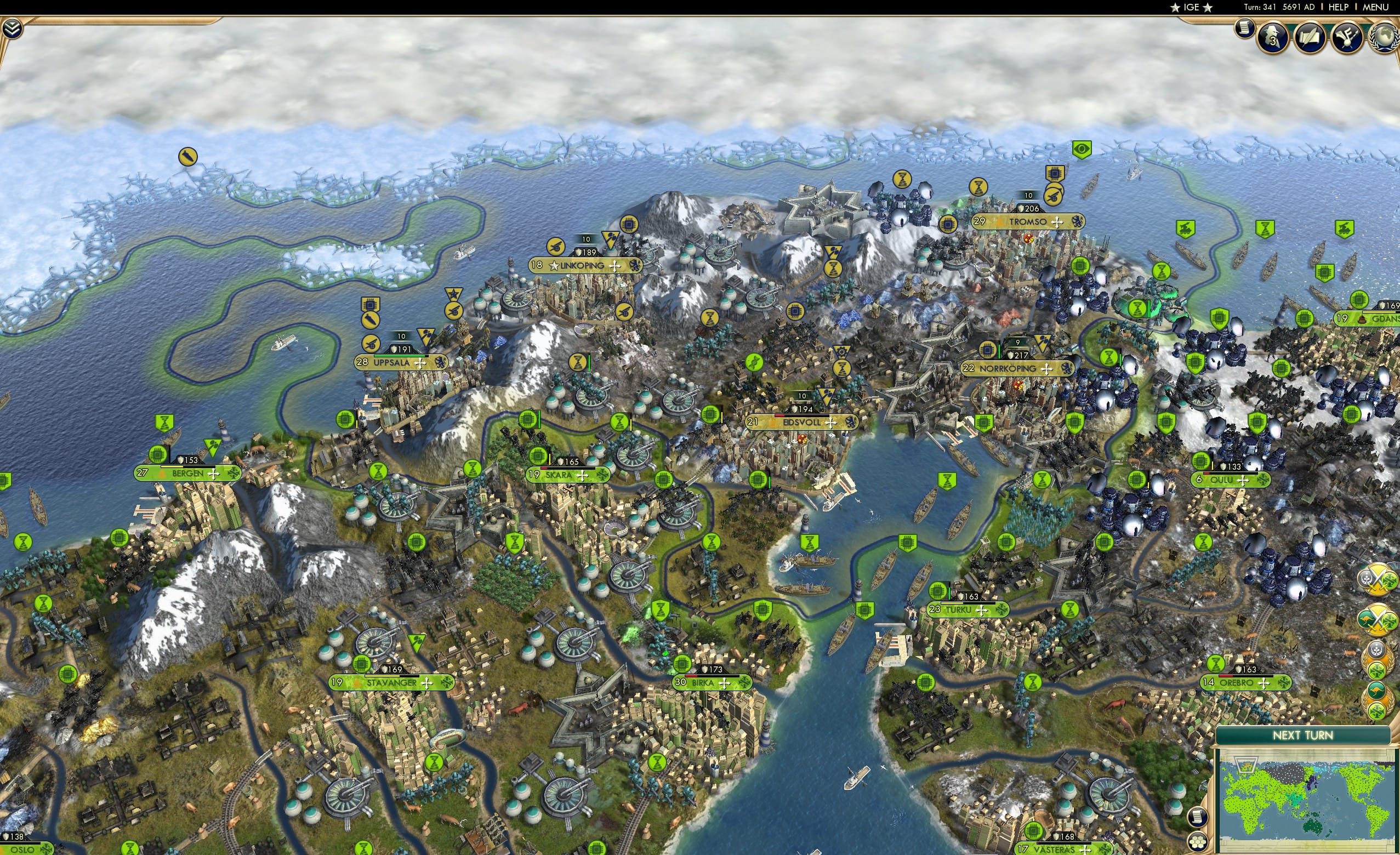1400x855 pixels.
Task: Click the kangaroo peace declaration notification
Action: [x=1377, y=699]
